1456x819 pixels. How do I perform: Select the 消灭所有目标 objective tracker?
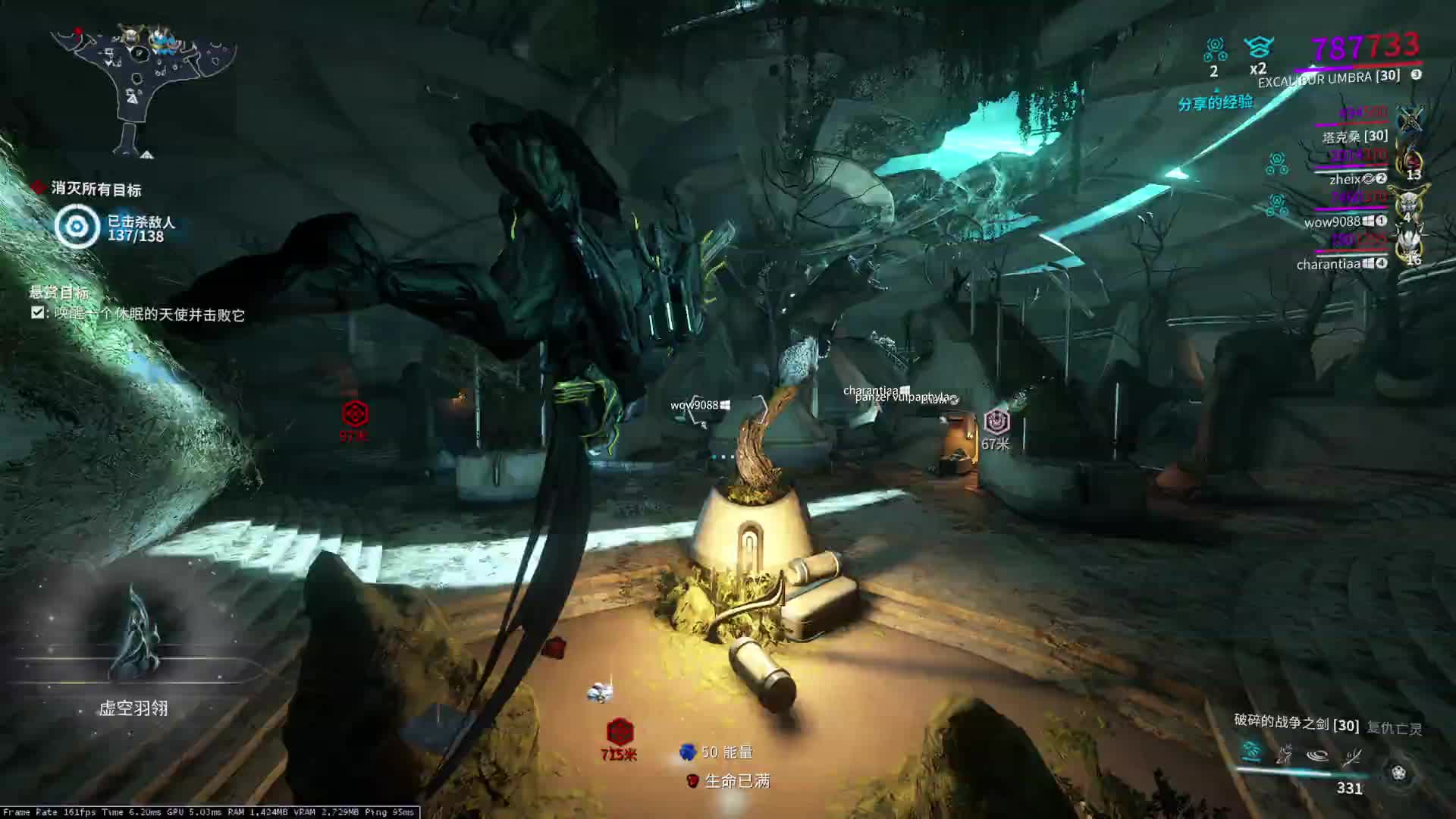click(96, 189)
